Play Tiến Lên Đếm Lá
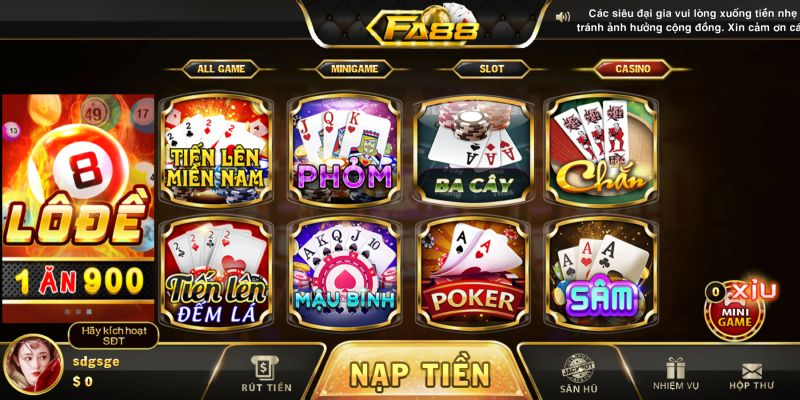 [217, 272]
